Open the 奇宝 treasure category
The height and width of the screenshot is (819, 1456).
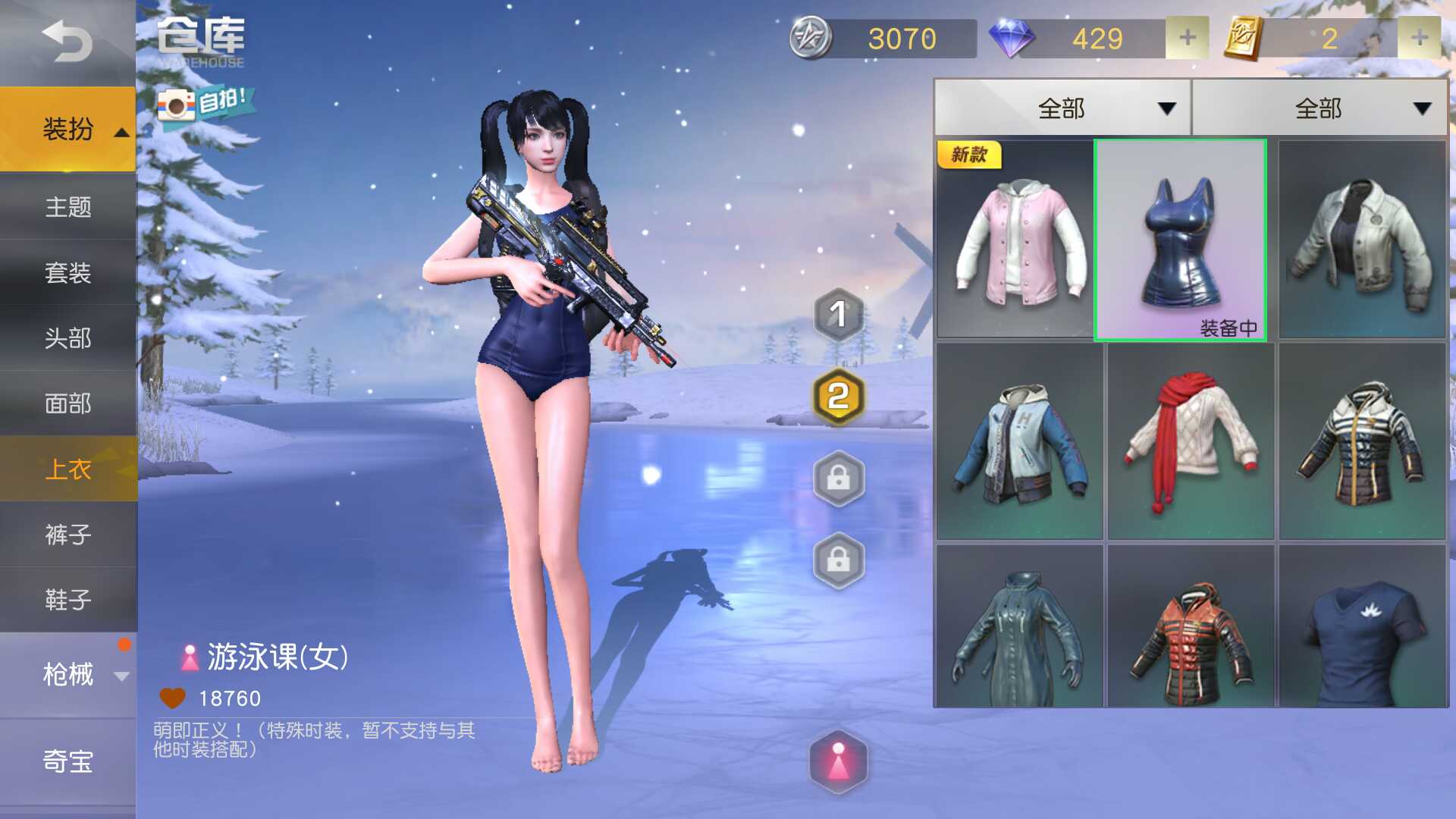point(67,762)
